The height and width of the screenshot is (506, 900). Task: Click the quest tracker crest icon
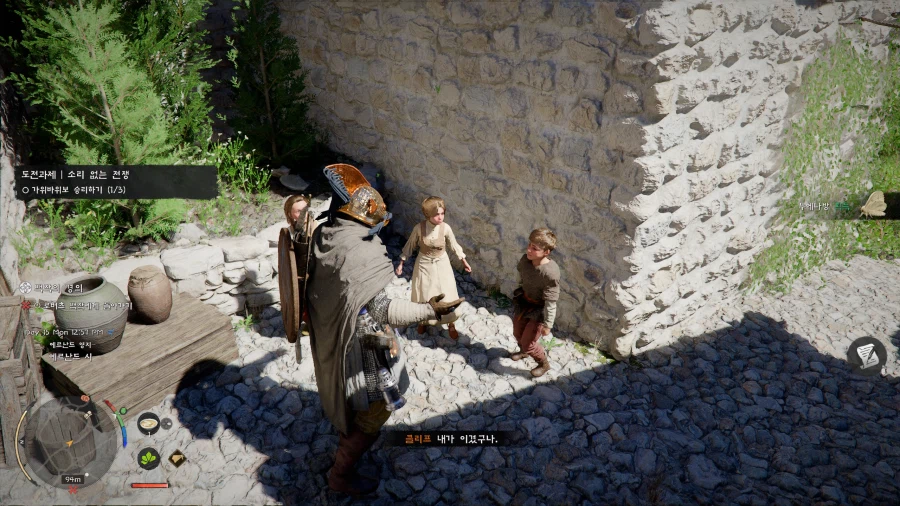(x=26, y=287)
